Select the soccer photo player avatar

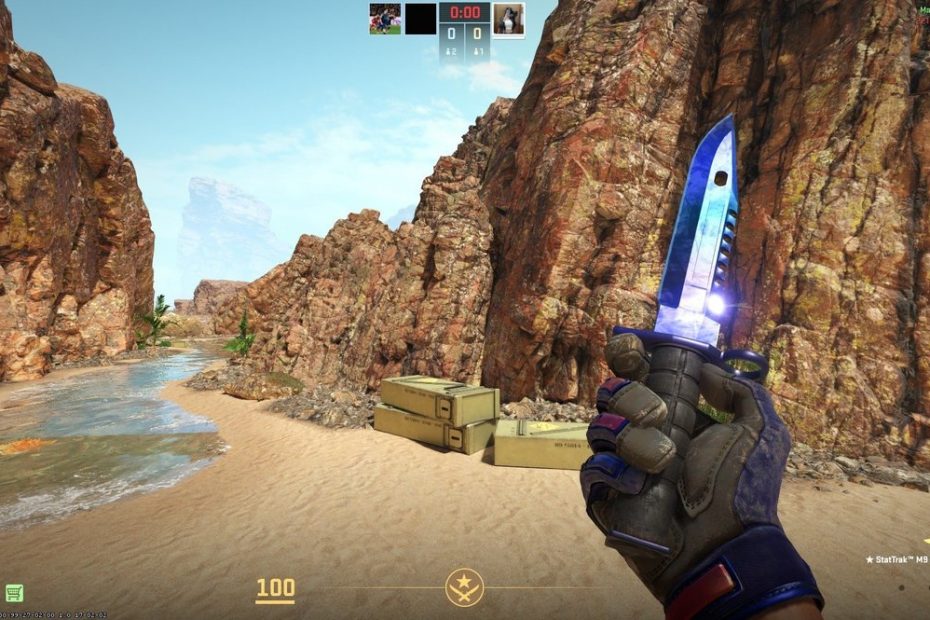click(385, 19)
